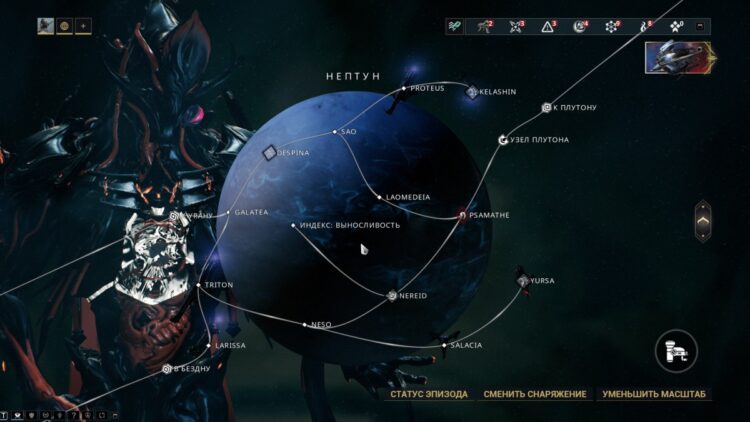Image resolution: width=750 pixels, height=422 pixels.
Task: Add squad member with plus slot
Action: pyautogui.click(x=82, y=26)
